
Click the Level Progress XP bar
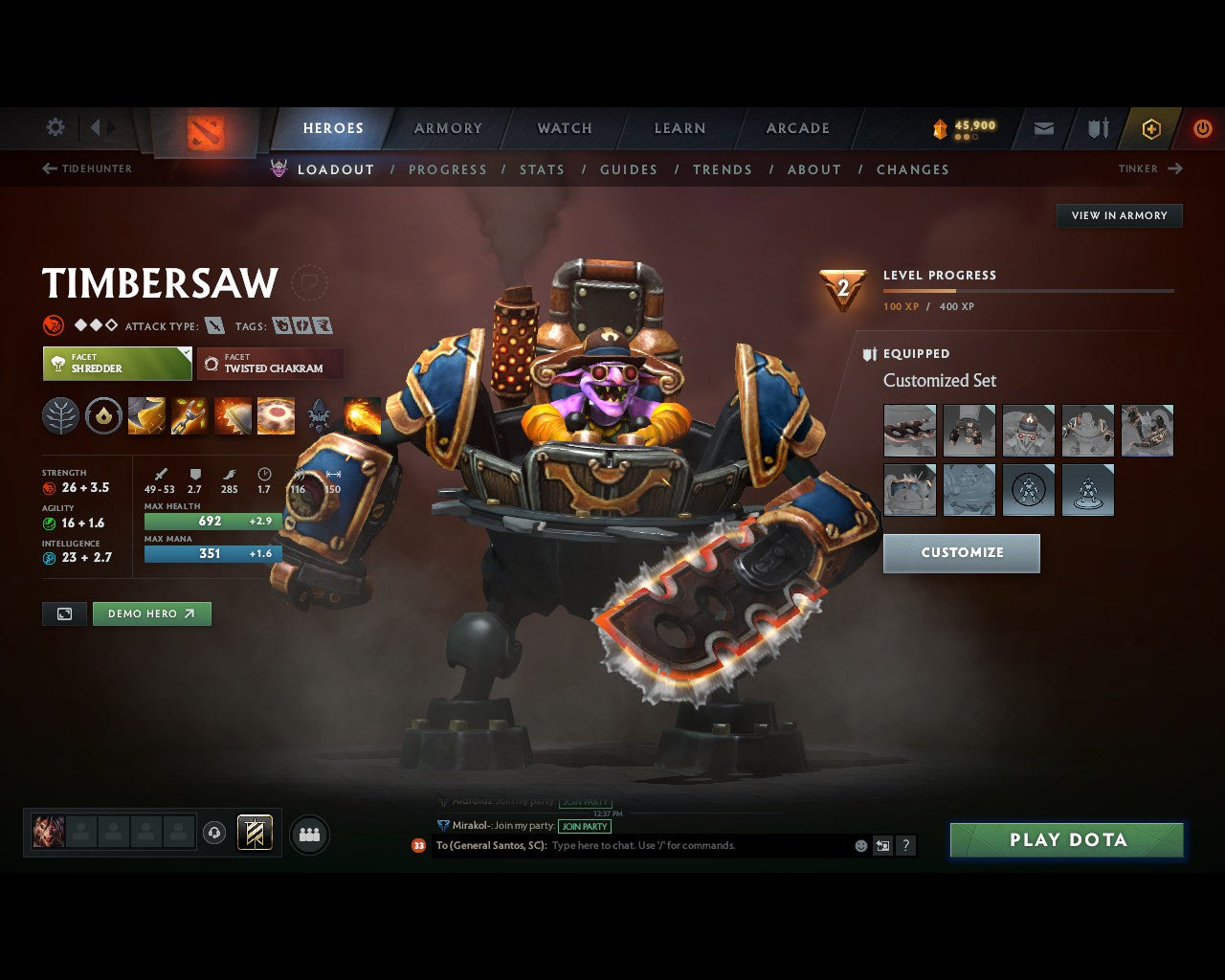click(1029, 291)
